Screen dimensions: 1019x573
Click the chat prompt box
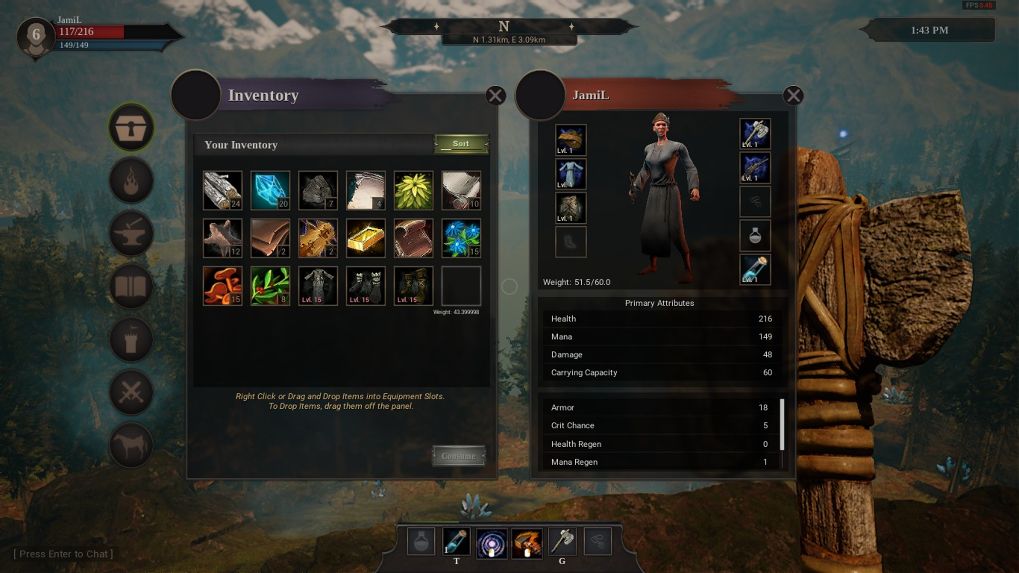[x=63, y=554]
